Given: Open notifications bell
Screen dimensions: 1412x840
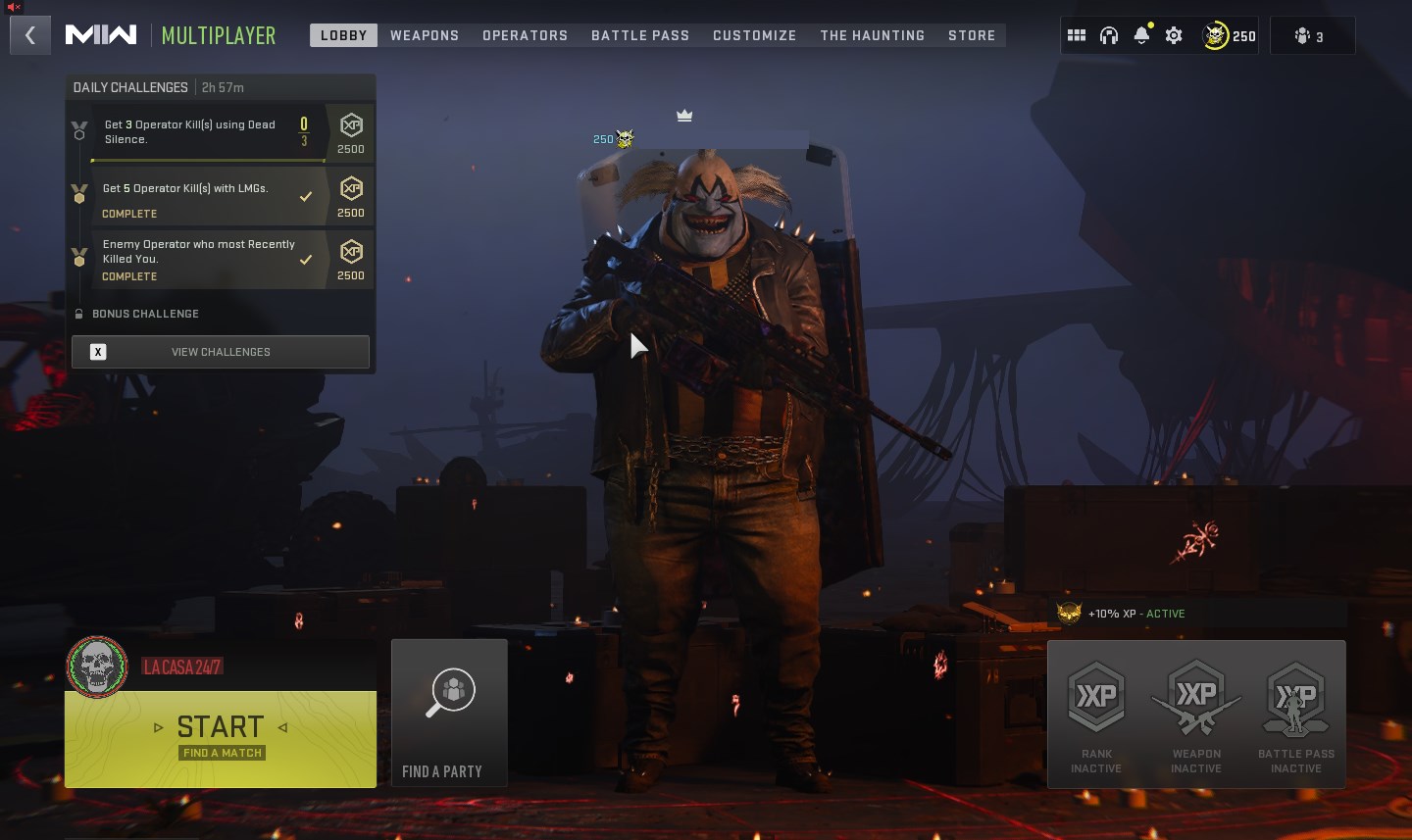Looking at the screenshot, I should click(x=1141, y=36).
